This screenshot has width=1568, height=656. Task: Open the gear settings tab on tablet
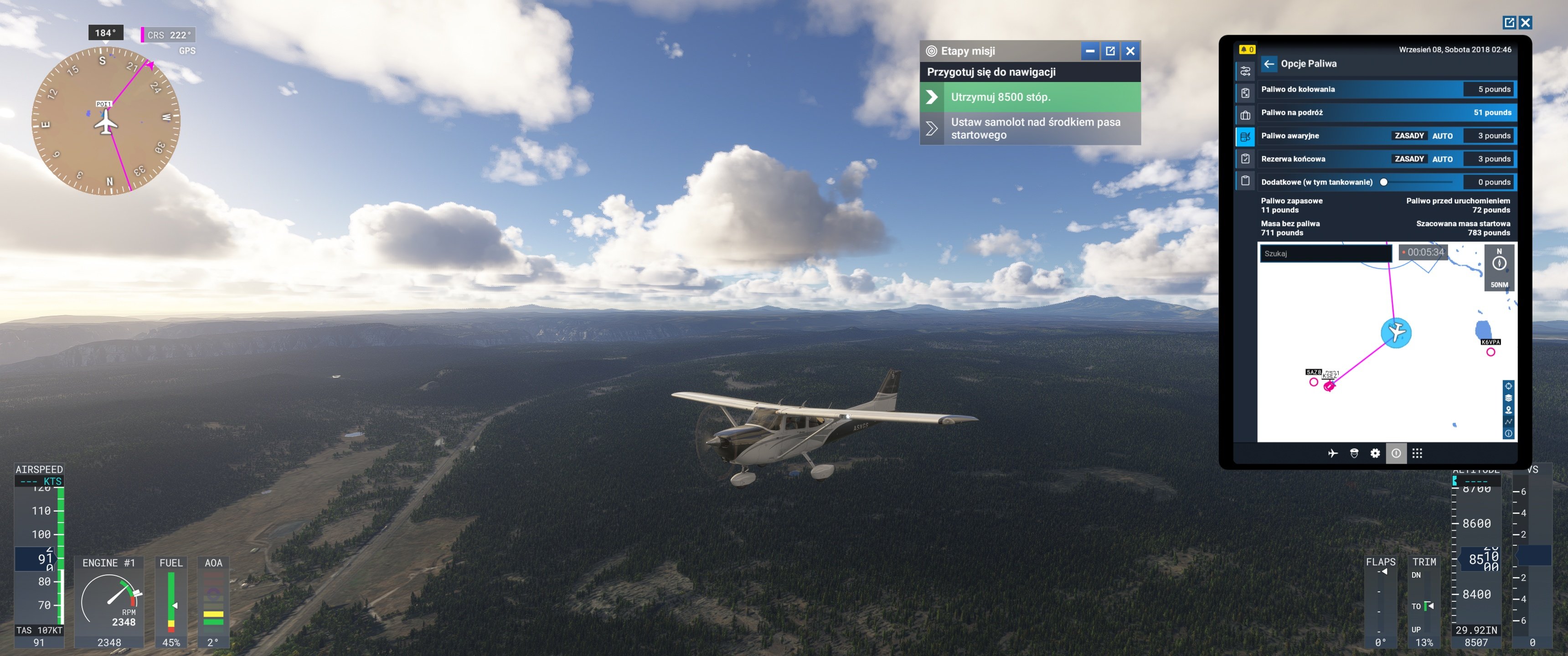(1374, 453)
